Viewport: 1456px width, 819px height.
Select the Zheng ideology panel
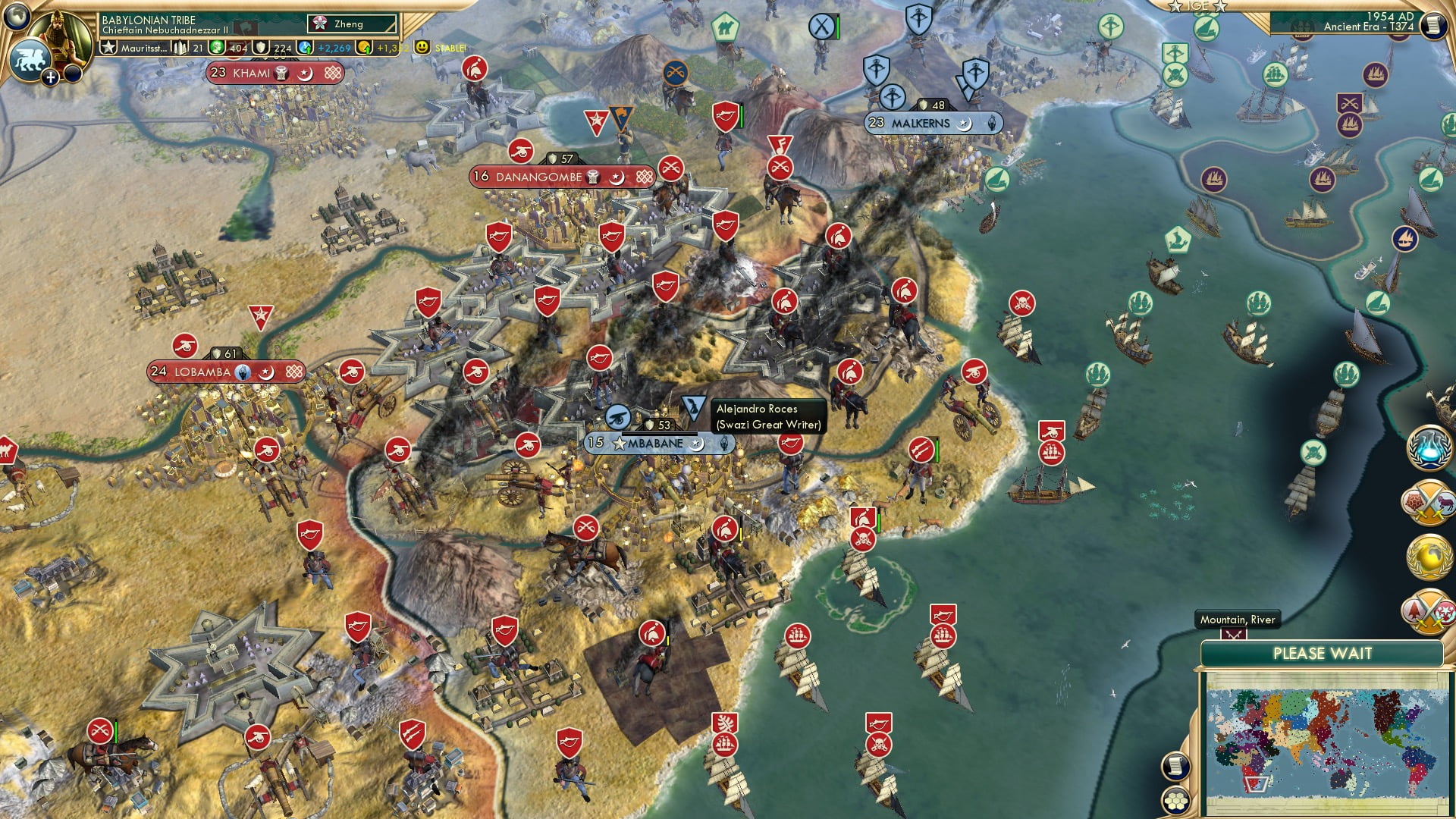point(352,24)
